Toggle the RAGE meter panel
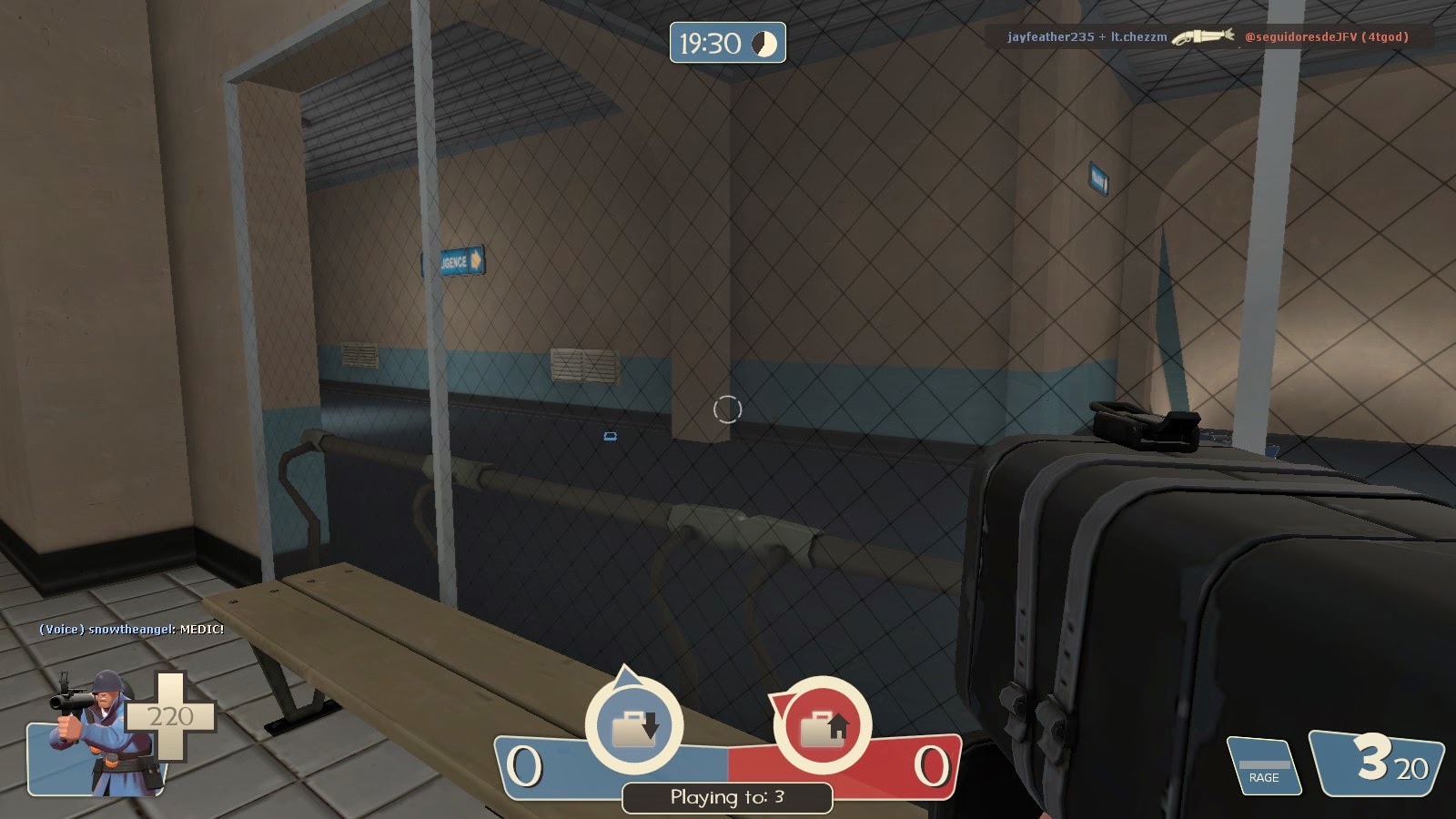The image size is (1456, 819). coord(1263,764)
